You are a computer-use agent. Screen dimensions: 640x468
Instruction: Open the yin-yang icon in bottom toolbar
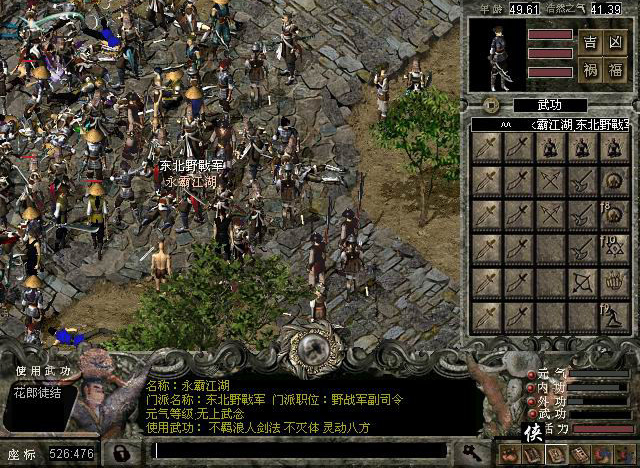tap(602, 453)
